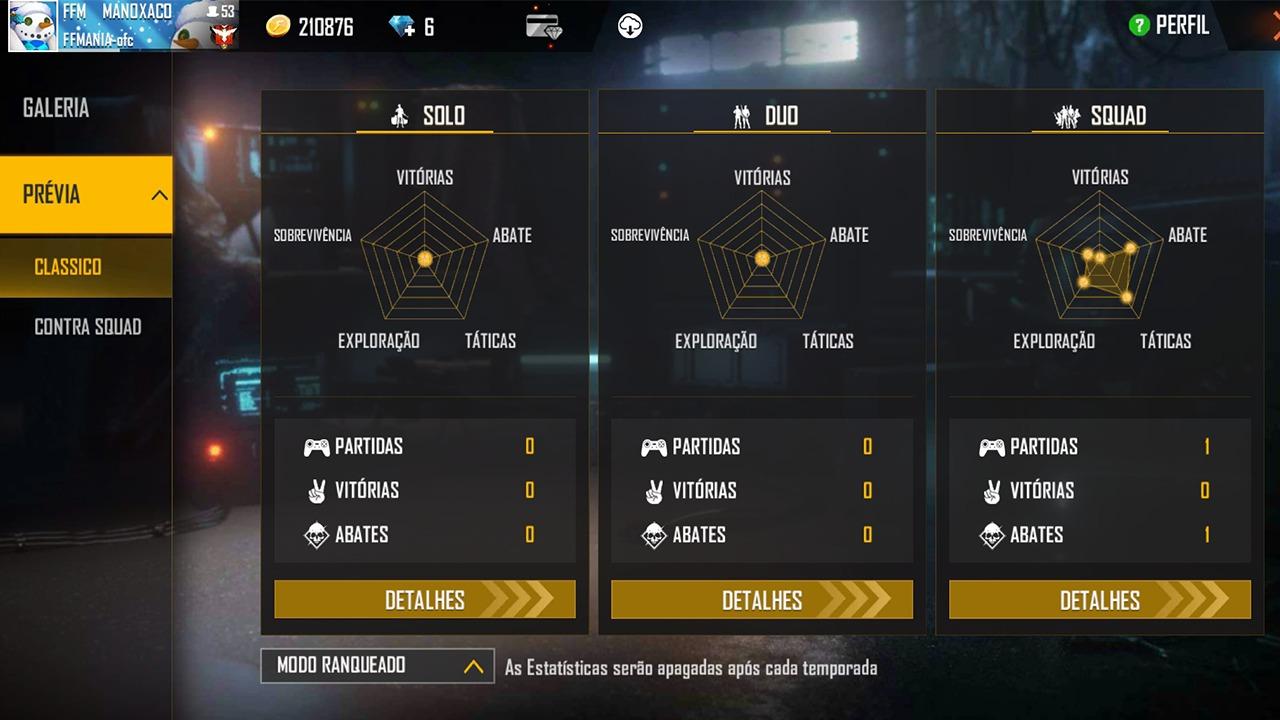Select the Duo panel header
1280x720 pixels.
click(x=763, y=116)
